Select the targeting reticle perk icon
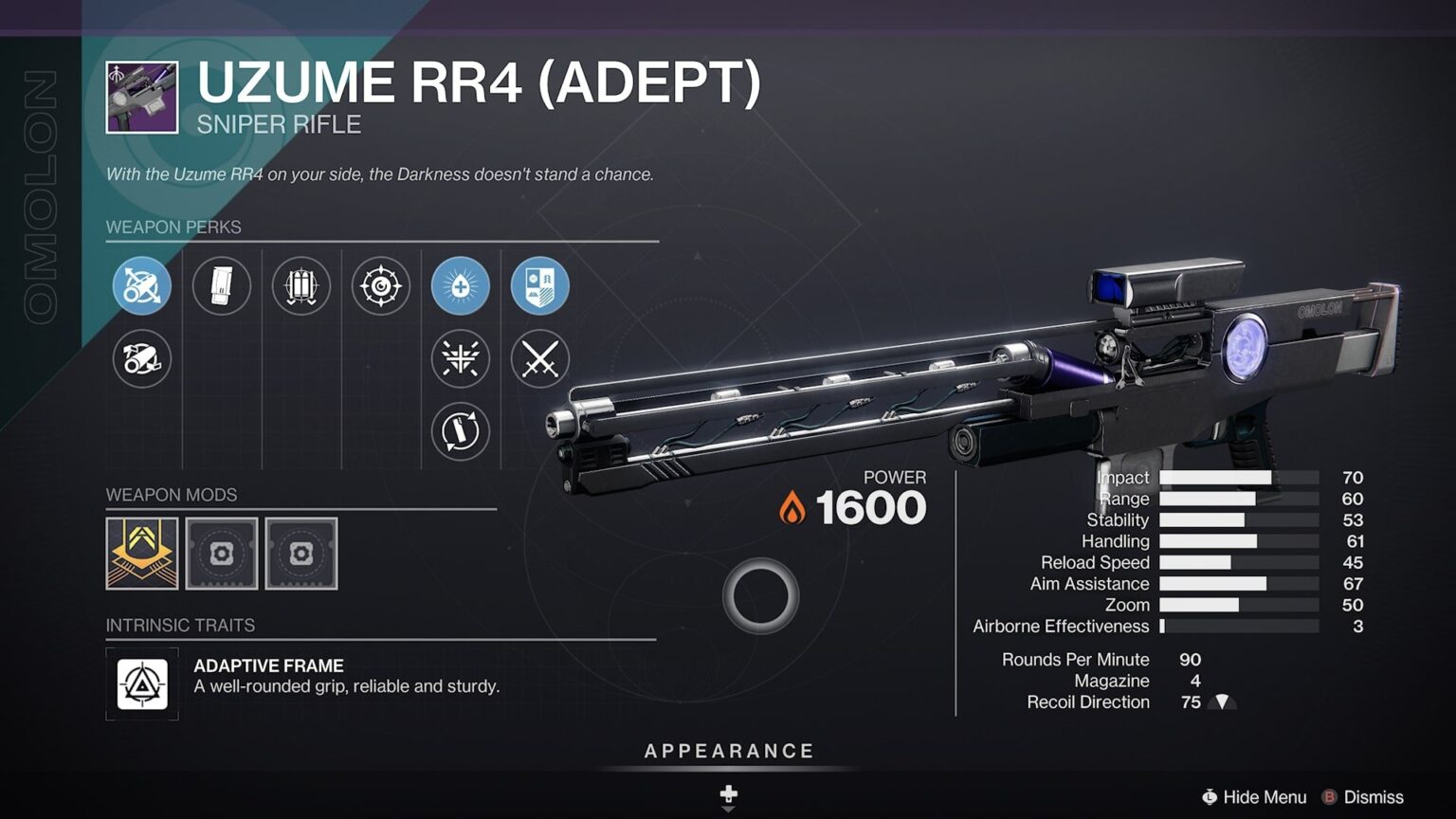The height and width of the screenshot is (819, 1456). pyautogui.click(x=380, y=285)
